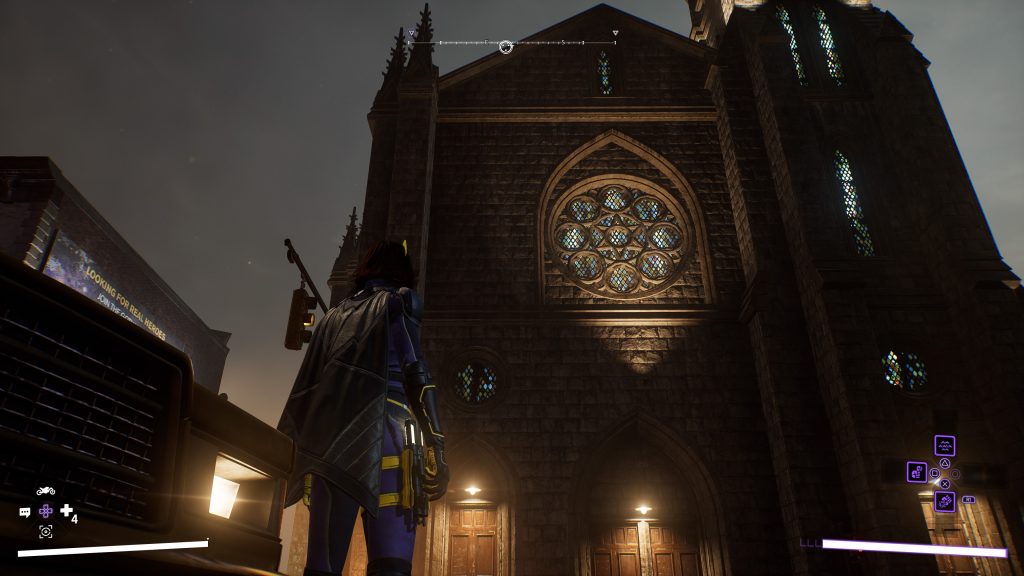Activate the bottom purple ability icon
The height and width of the screenshot is (576, 1024).
(944, 501)
